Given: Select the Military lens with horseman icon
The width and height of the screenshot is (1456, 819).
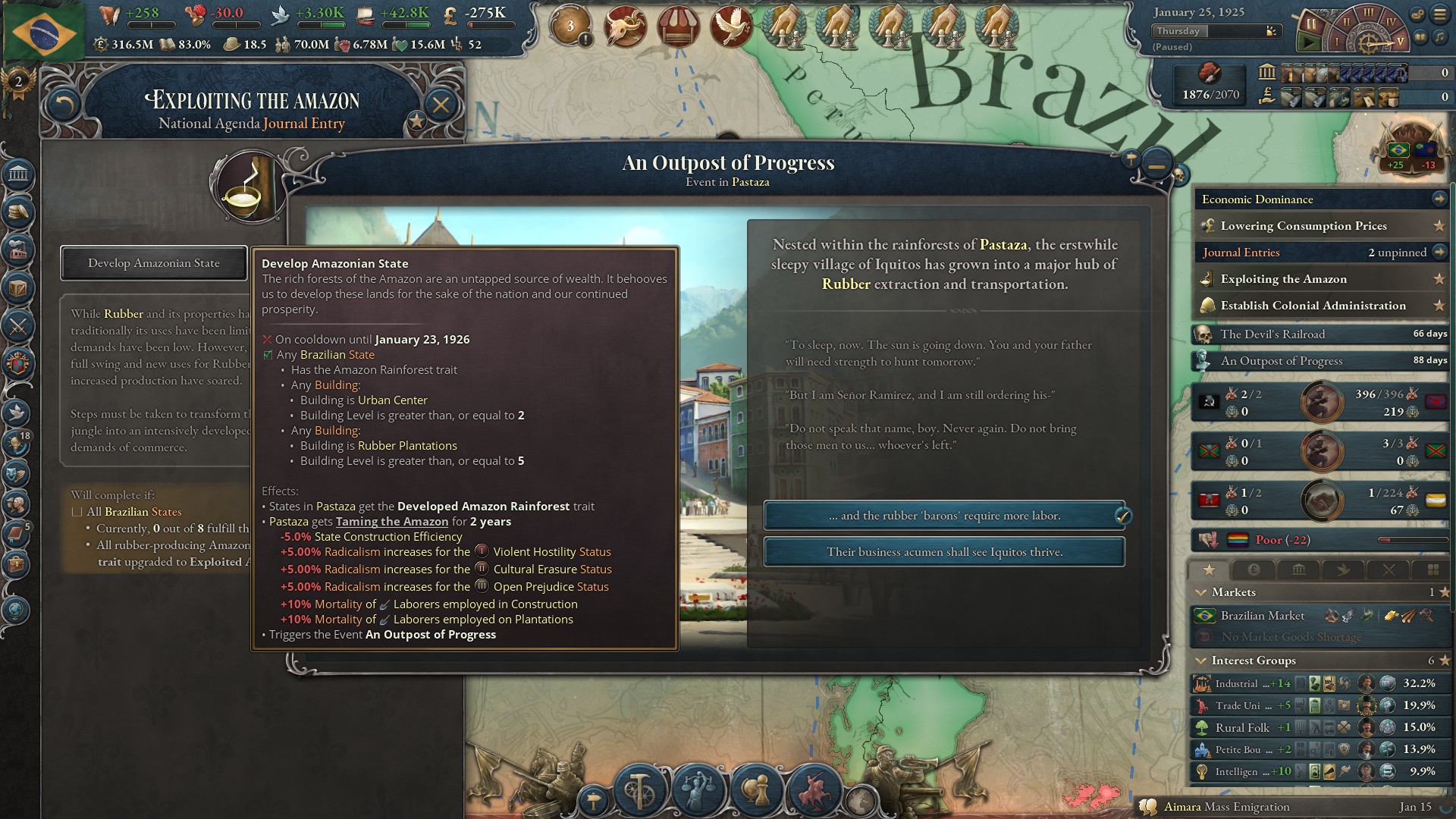Looking at the screenshot, I should point(814,789).
